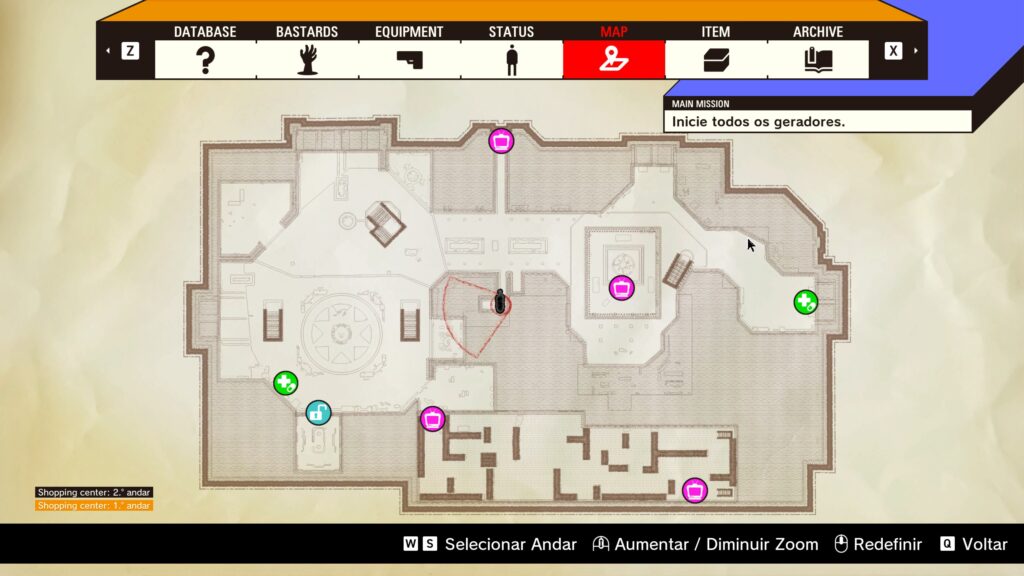
Task: Select the player position marker on map
Action: point(500,302)
